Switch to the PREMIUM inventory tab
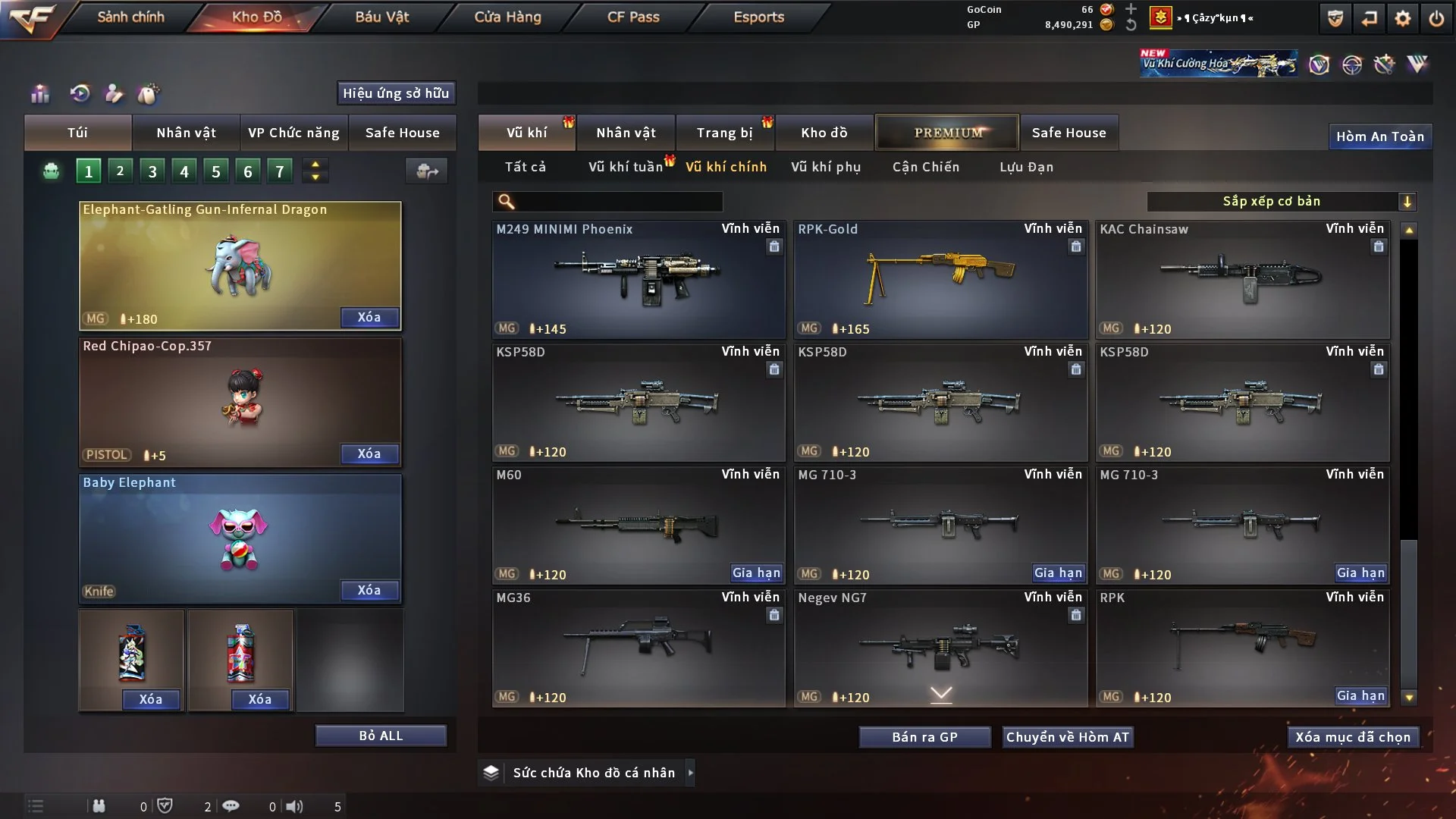Viewport: 1456px width, 819px height. click(947, 133)
